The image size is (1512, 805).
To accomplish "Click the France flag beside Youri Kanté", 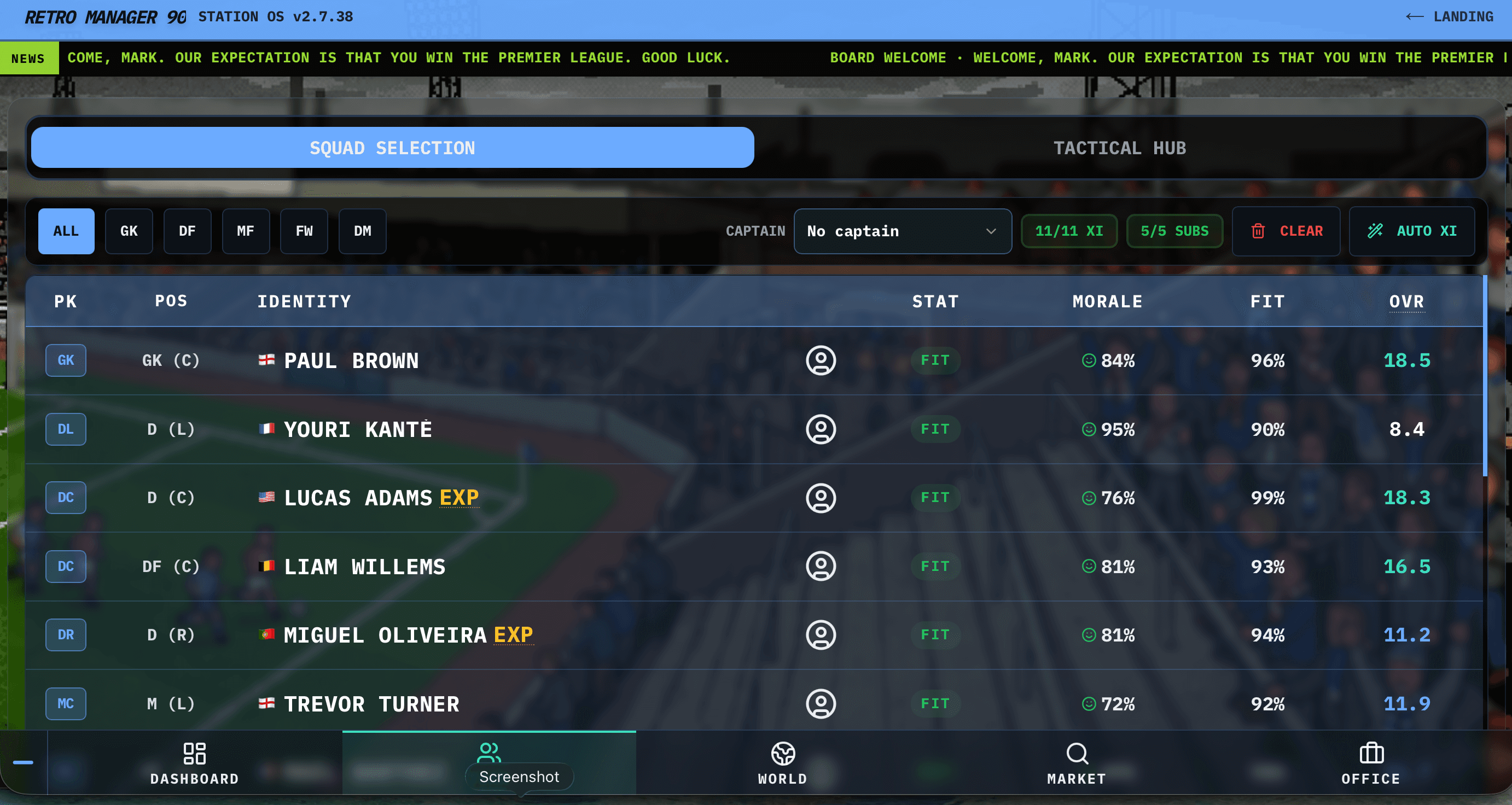I will point(267,429).
